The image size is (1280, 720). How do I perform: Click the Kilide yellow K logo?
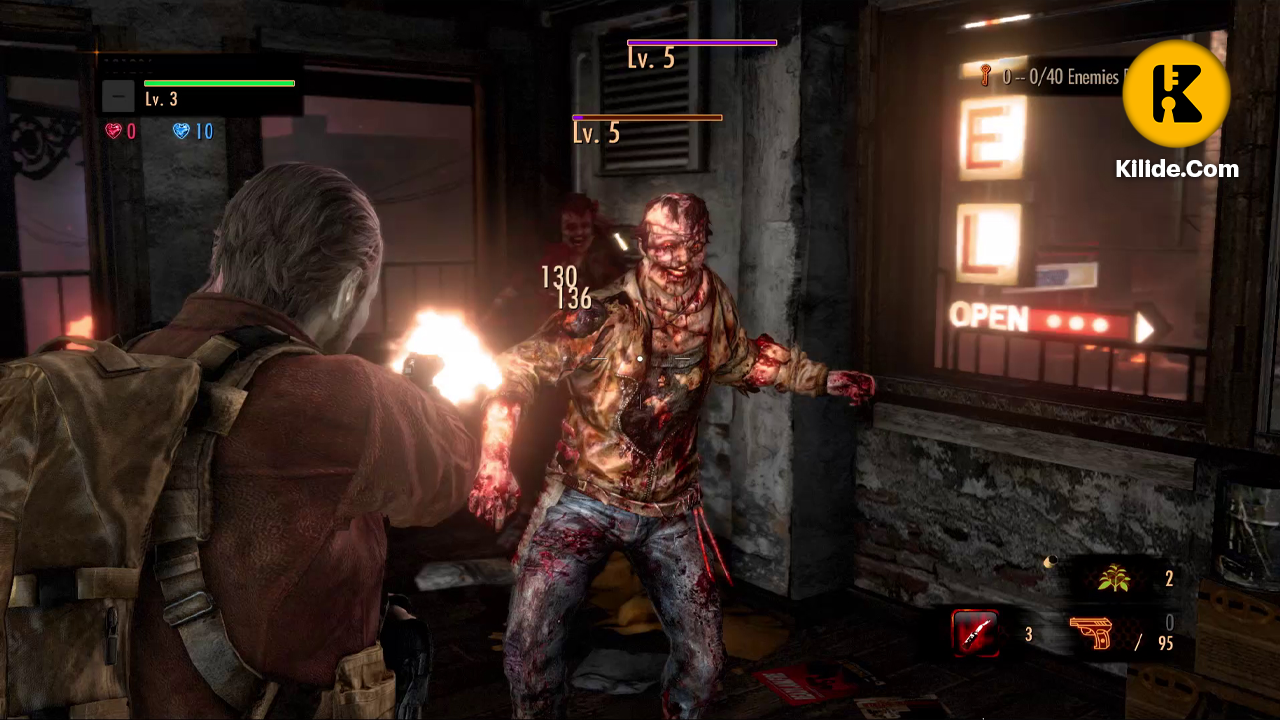(1176, 93)
